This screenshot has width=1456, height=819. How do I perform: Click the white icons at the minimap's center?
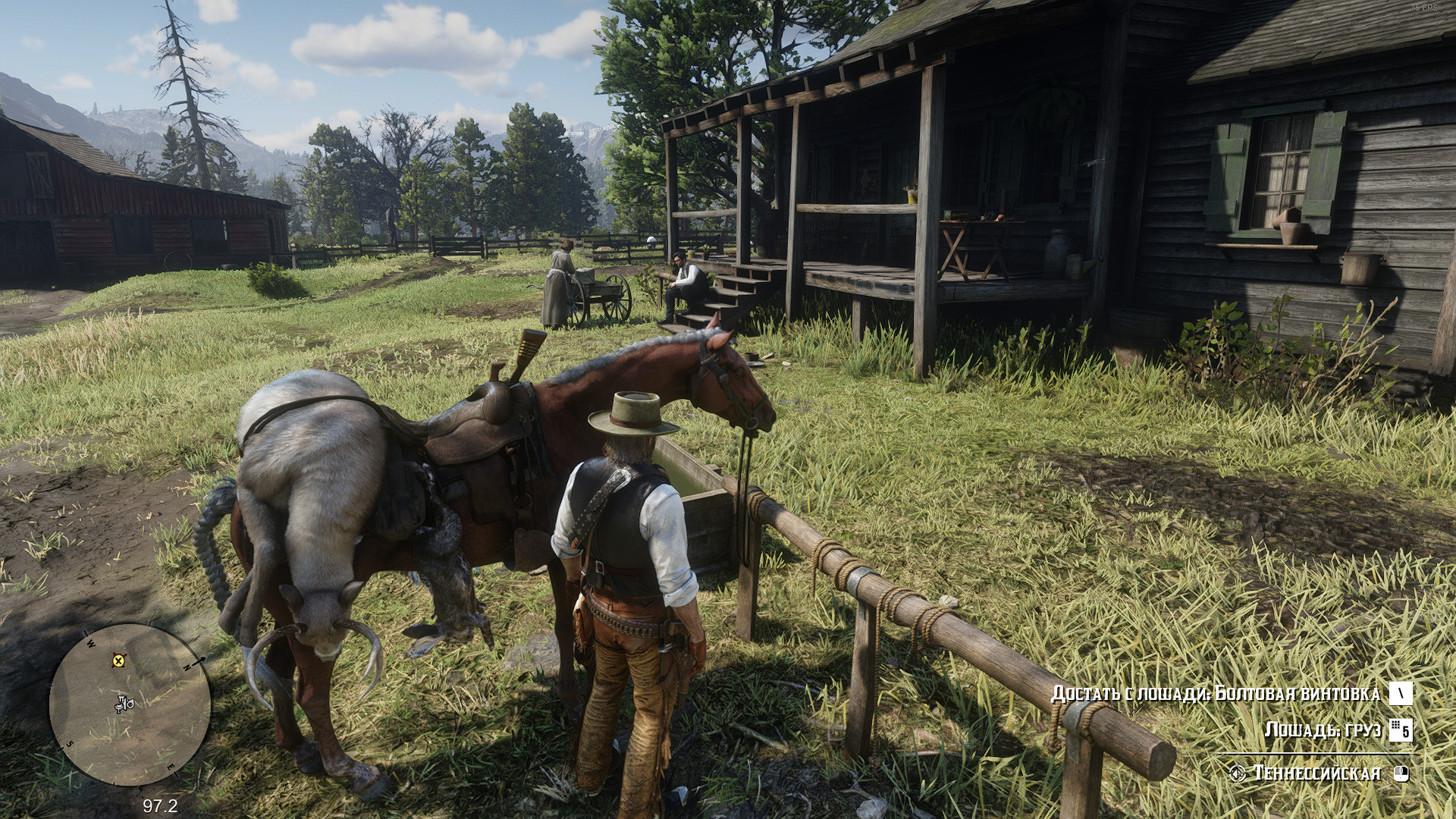[124, 704]
